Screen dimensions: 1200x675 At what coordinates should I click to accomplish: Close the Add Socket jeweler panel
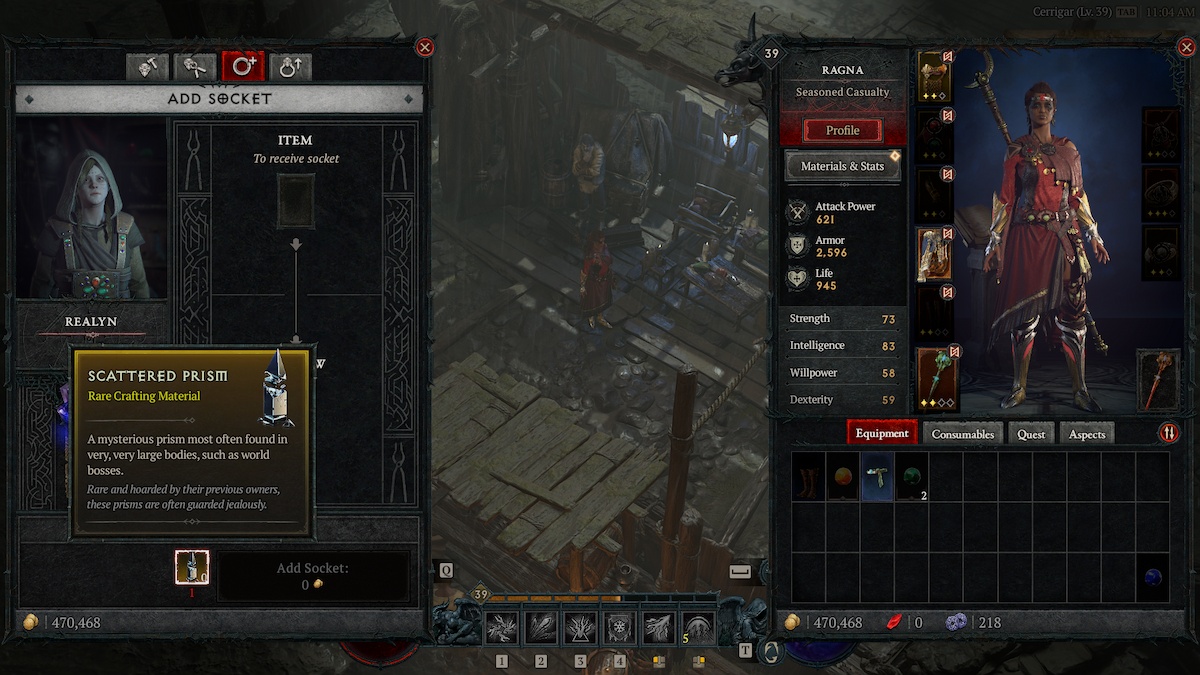(x=425, y=47)
